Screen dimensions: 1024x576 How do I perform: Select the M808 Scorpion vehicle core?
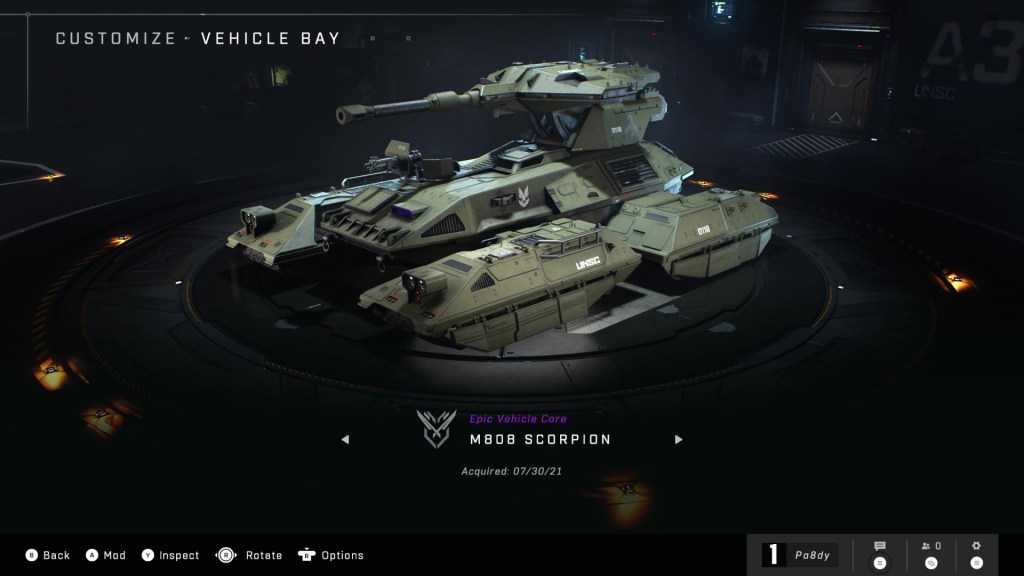[540, 439]
